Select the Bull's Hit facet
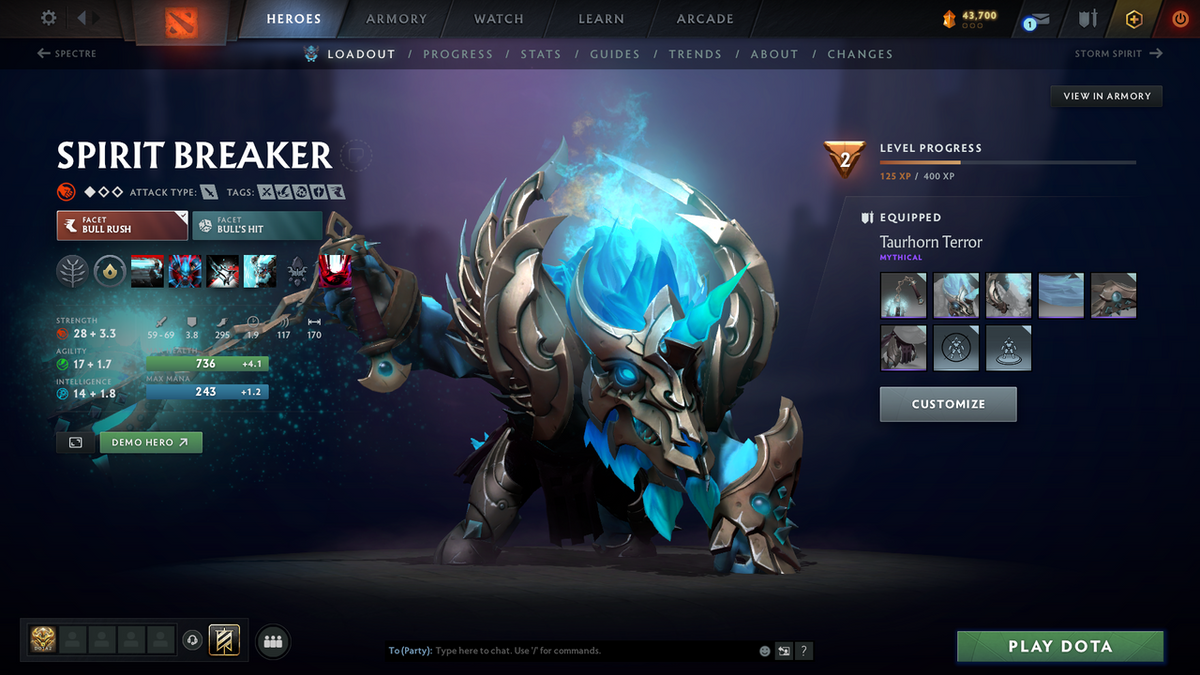 coord(257,225)
